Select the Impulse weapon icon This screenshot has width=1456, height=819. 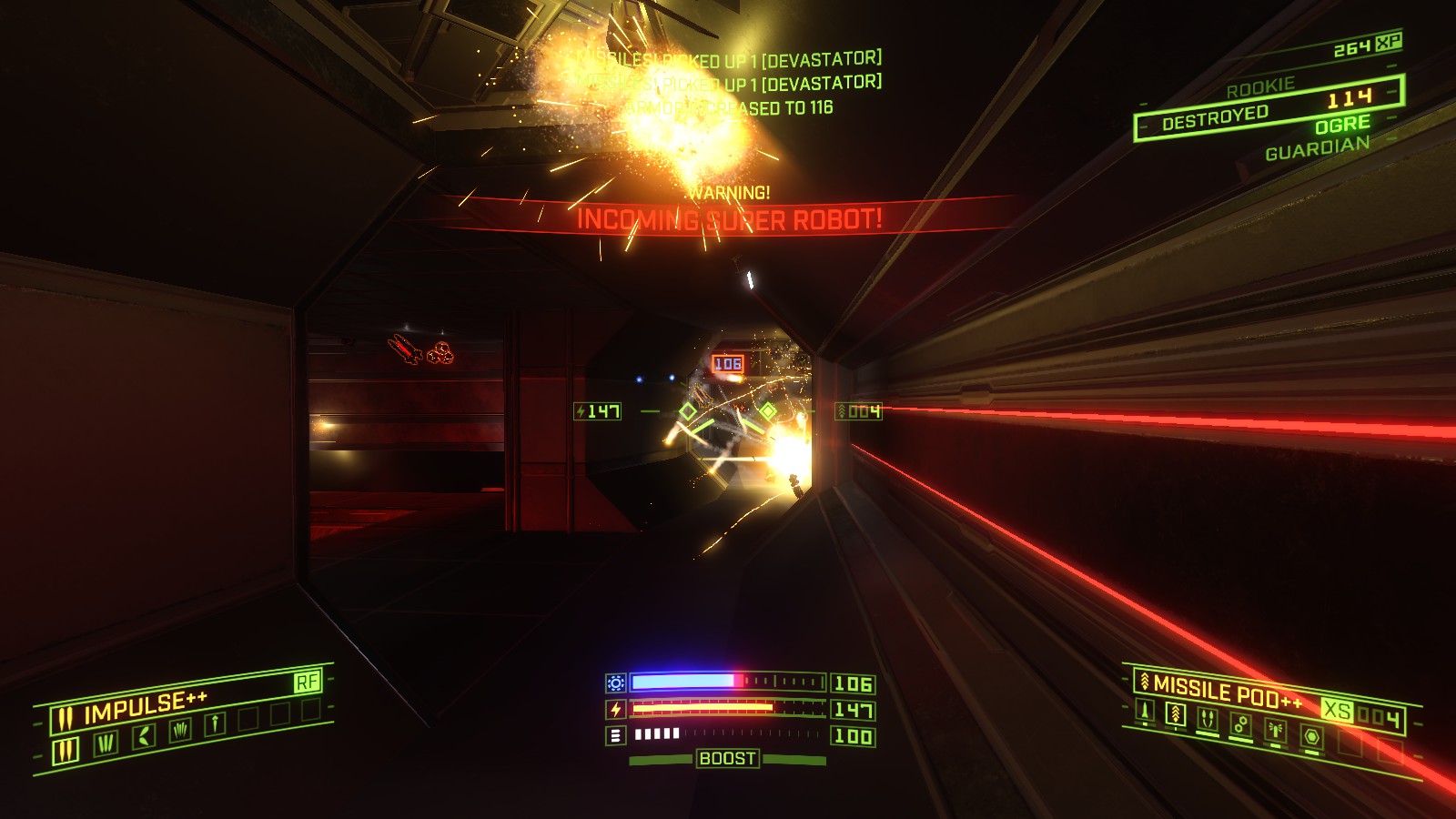[x=65, y=748]
